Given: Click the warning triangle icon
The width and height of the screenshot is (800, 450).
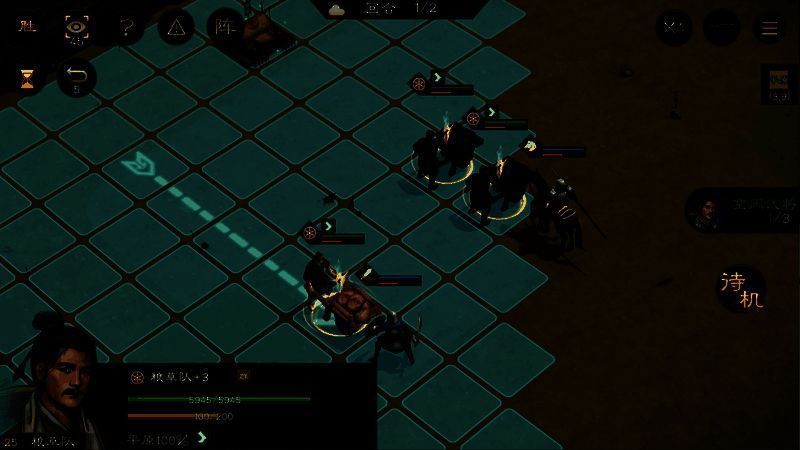Looking at the screenshot, I should coord(176,28).
